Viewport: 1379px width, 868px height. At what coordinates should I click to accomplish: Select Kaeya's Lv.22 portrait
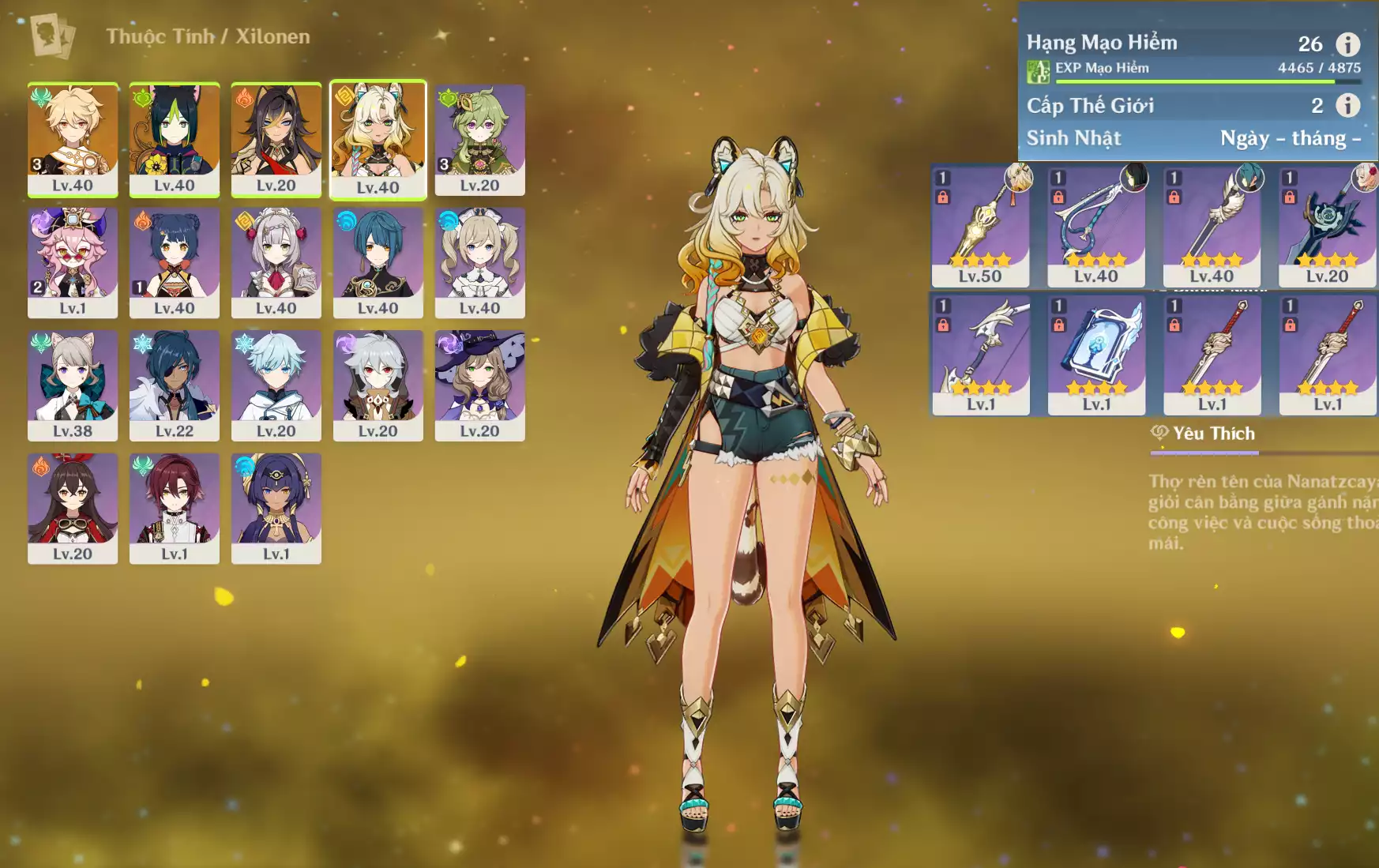click(174, 385)
